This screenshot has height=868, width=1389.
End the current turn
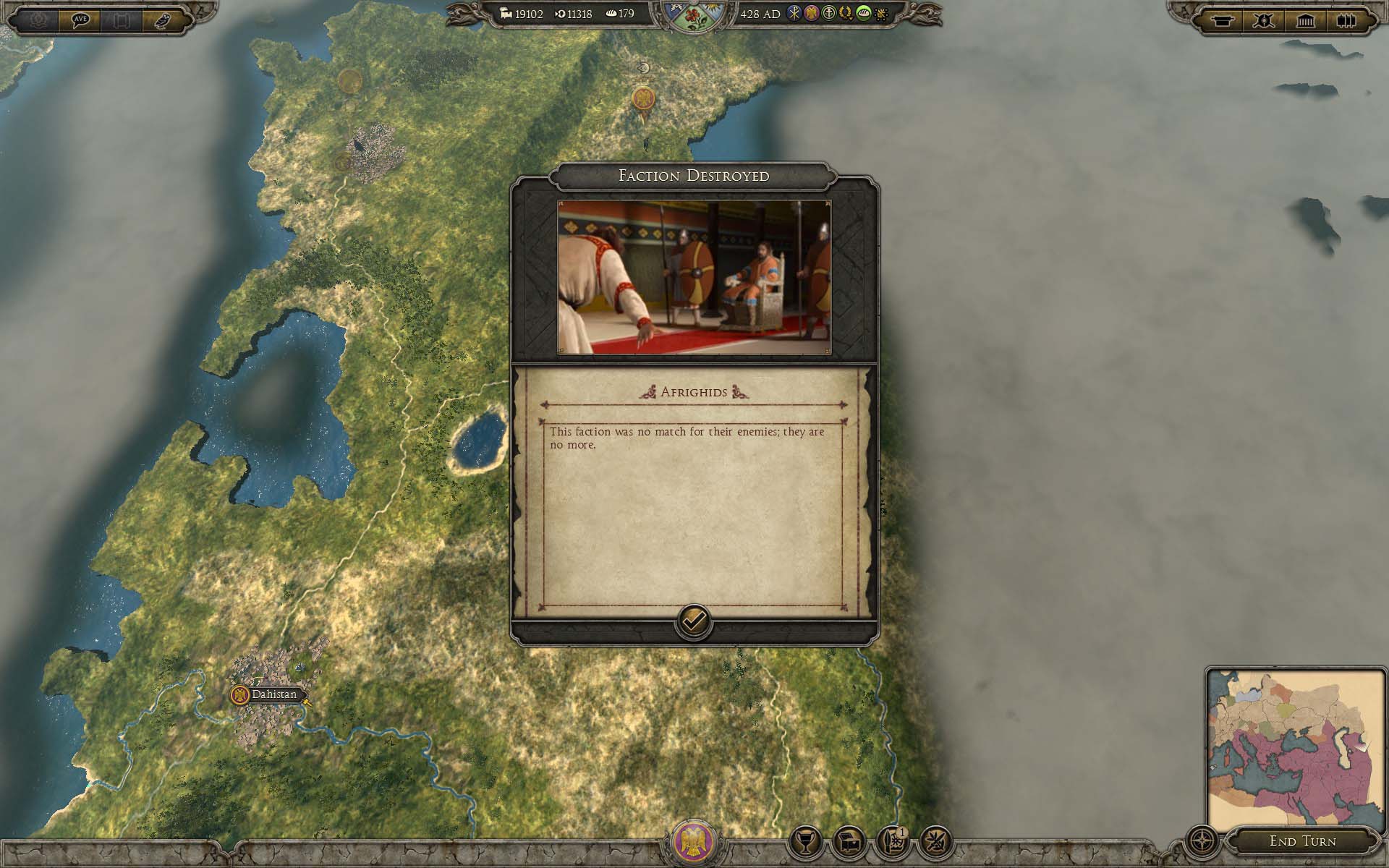(x=1302, y=841)
